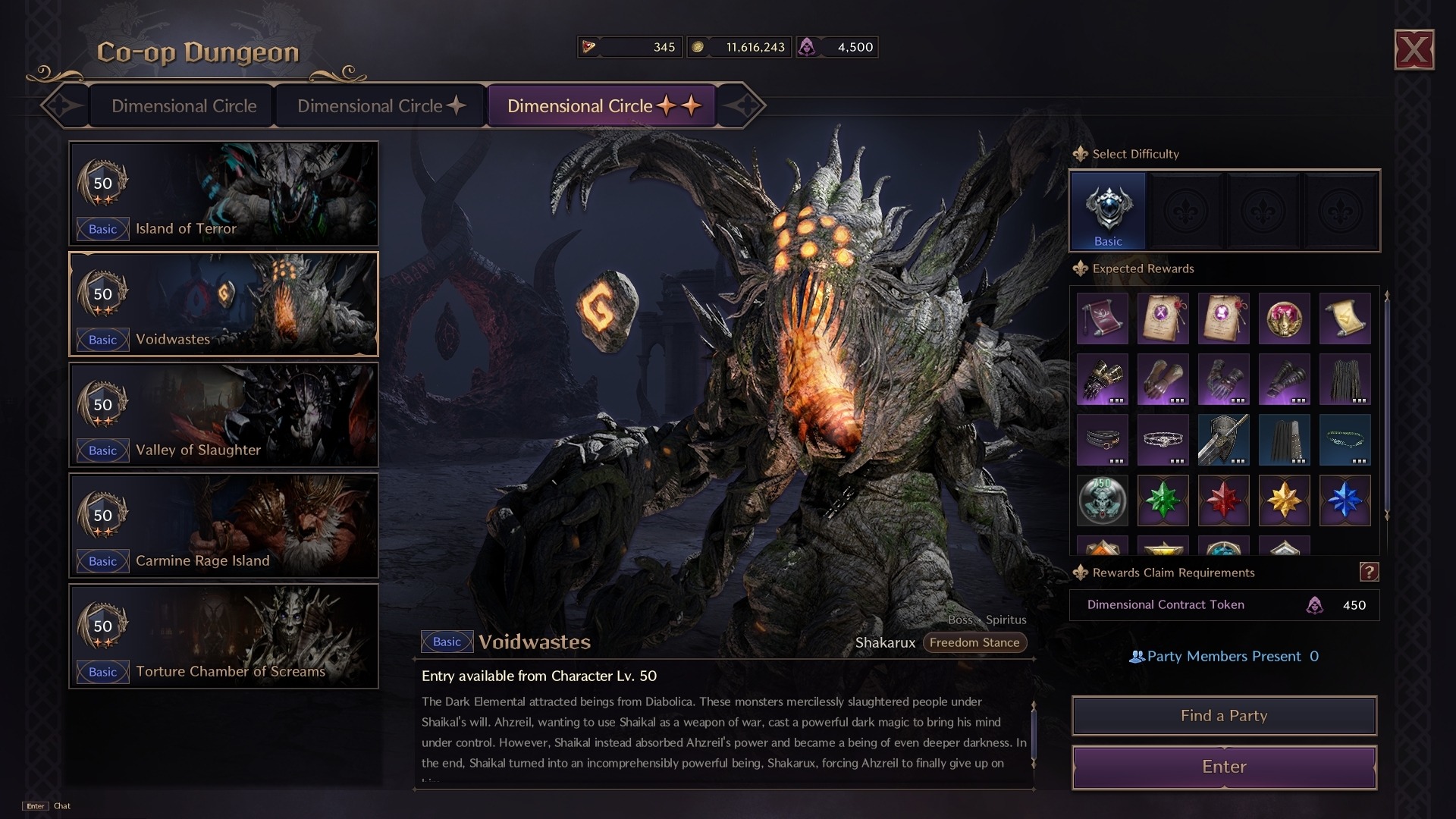The width and height of the screenshot is (1456, 819).
Task: Select the Basic difficulty icon
Action: (1108, 210)
